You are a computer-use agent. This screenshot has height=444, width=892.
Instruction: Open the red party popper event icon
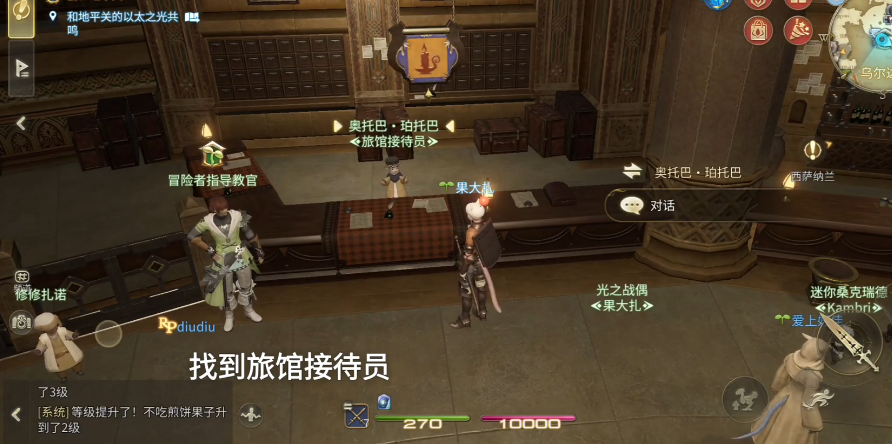(x=798, y=30)
